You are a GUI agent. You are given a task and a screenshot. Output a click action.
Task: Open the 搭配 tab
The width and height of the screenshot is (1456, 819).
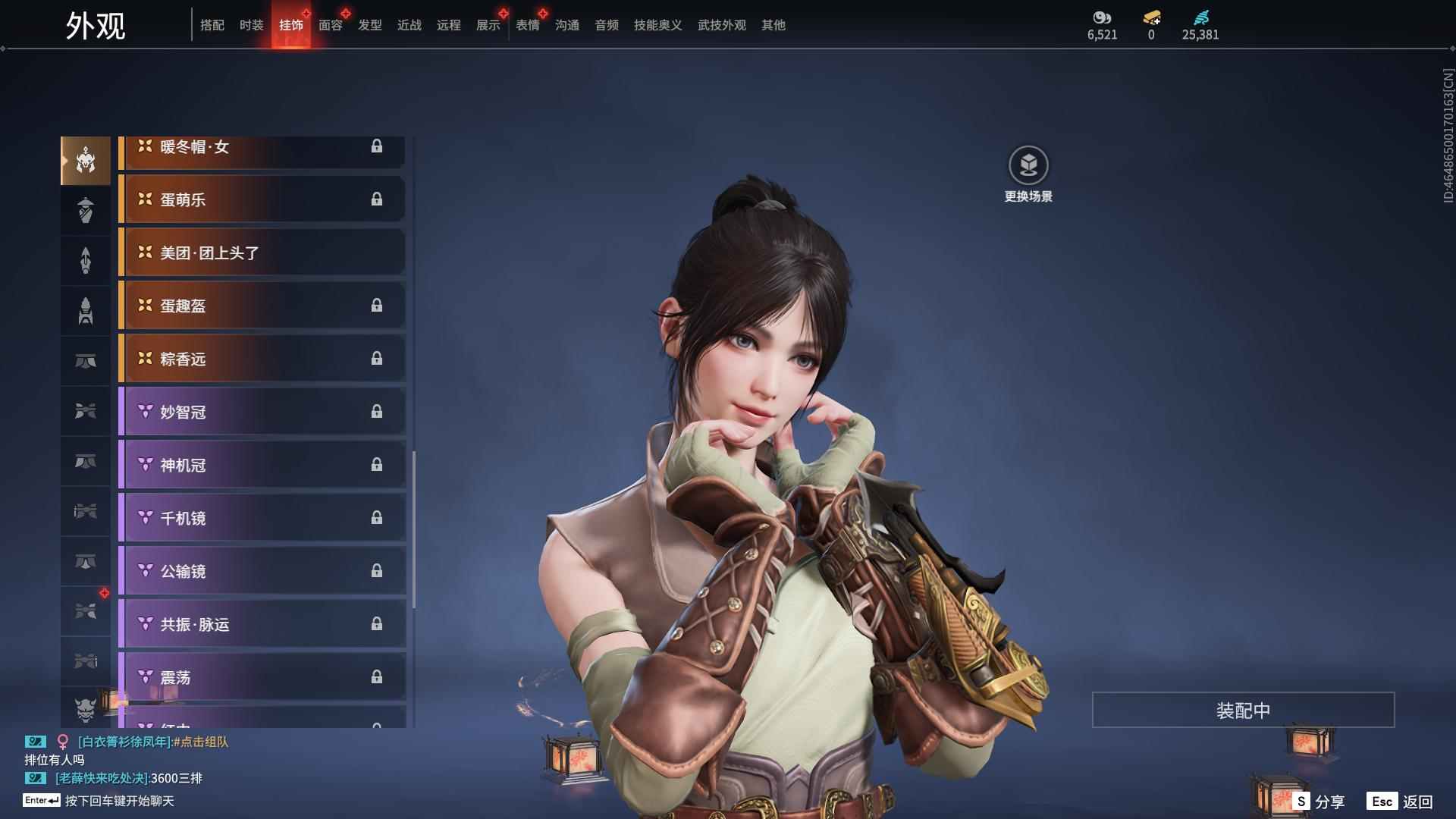pos(212,25)
